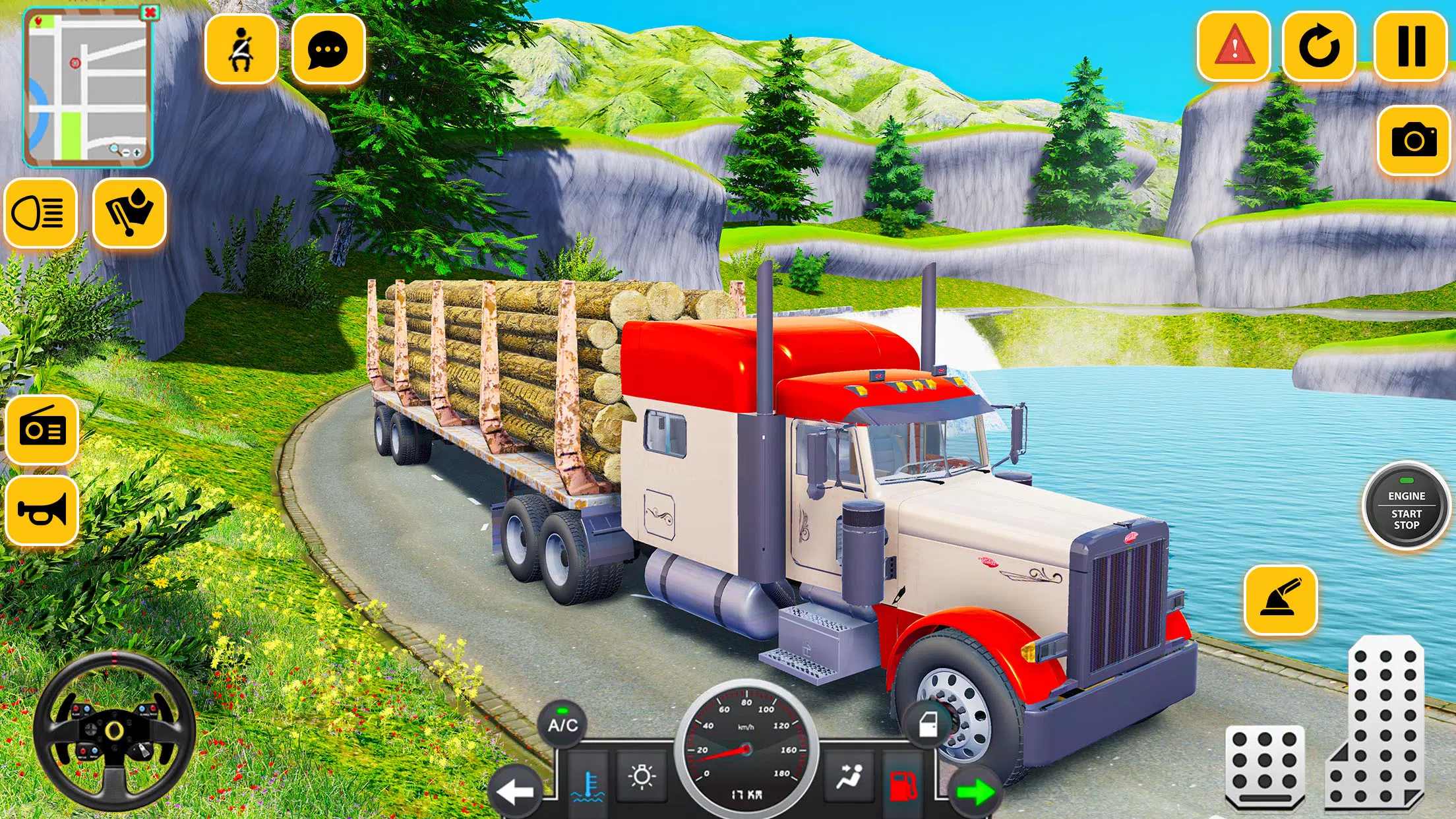The image size is (1456, 819).
Task: Zoom in on the minimap
Action: [x=136, y=152]
